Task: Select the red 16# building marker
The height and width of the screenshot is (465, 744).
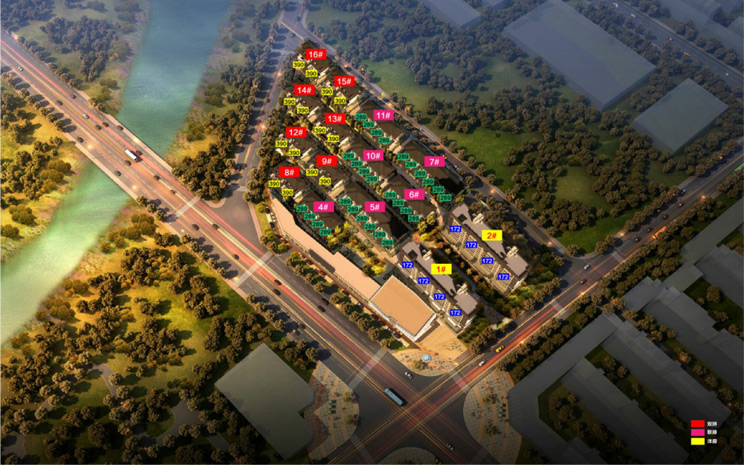Action: coord(315,55)
